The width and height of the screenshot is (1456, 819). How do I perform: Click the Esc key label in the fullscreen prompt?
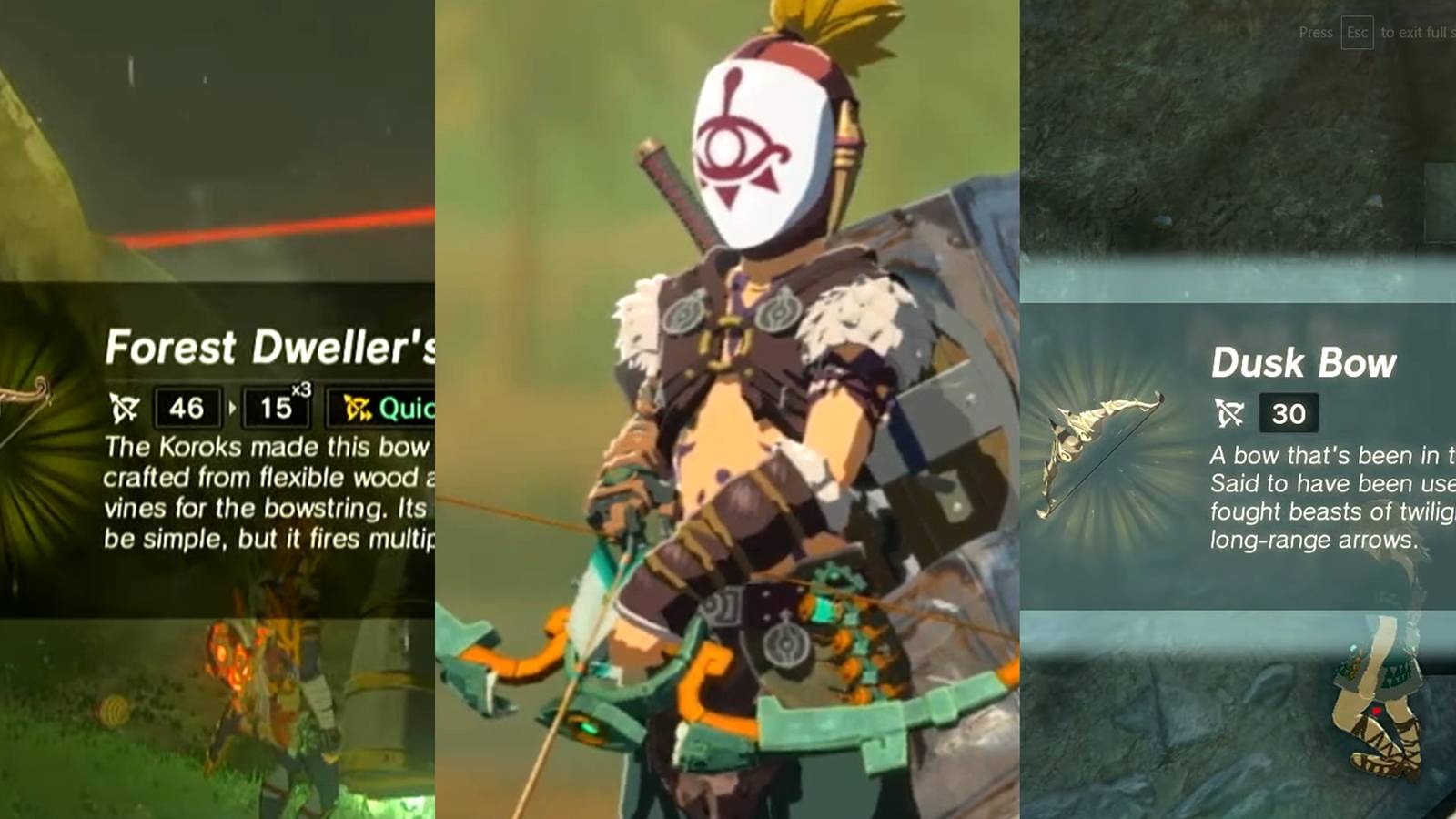tap(1358, 32)
